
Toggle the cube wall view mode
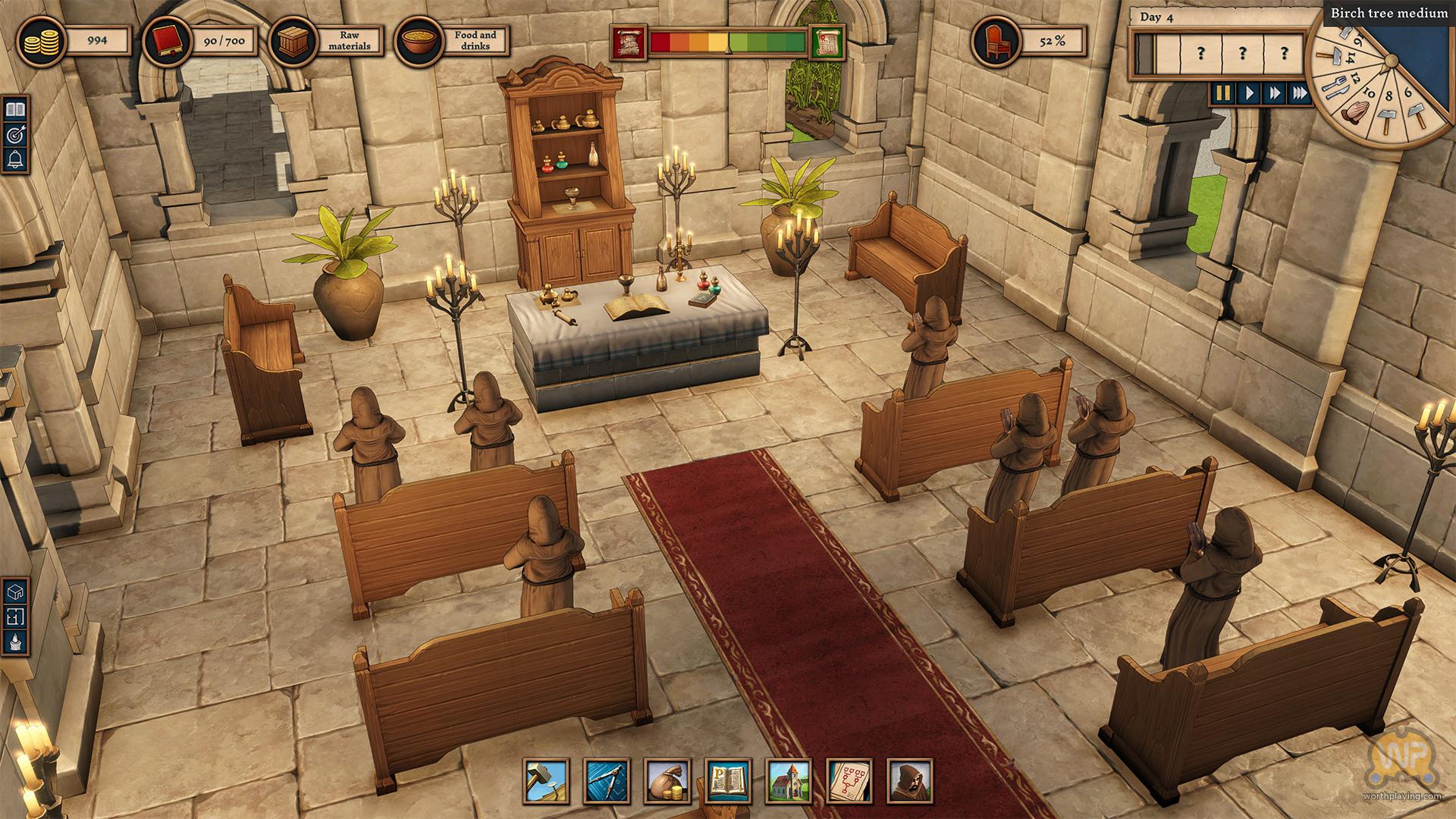[15, 590]
